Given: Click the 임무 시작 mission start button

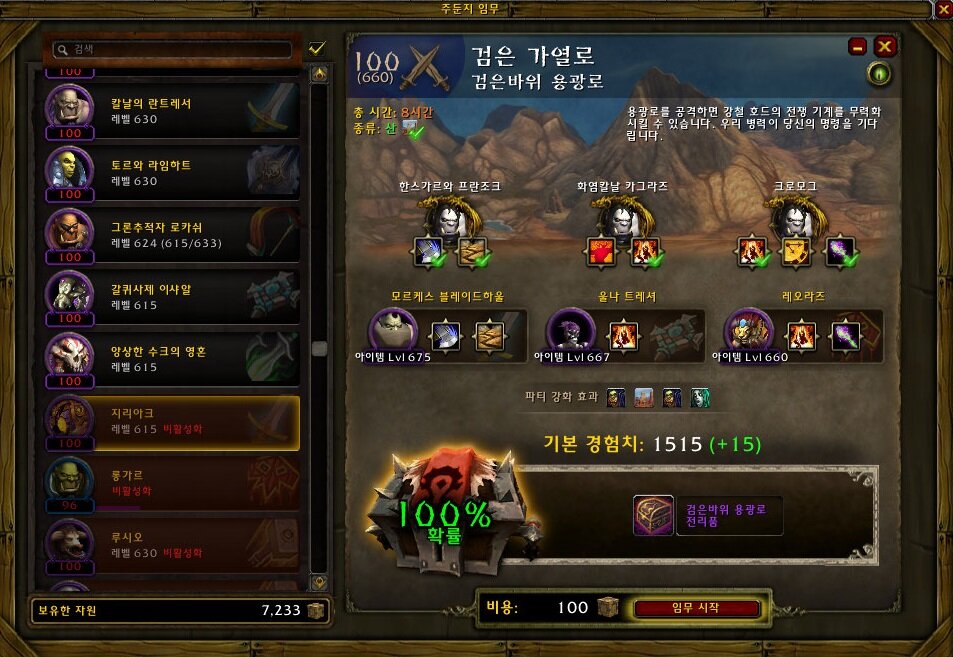Looking at the screenshot, I should point(697,608).
